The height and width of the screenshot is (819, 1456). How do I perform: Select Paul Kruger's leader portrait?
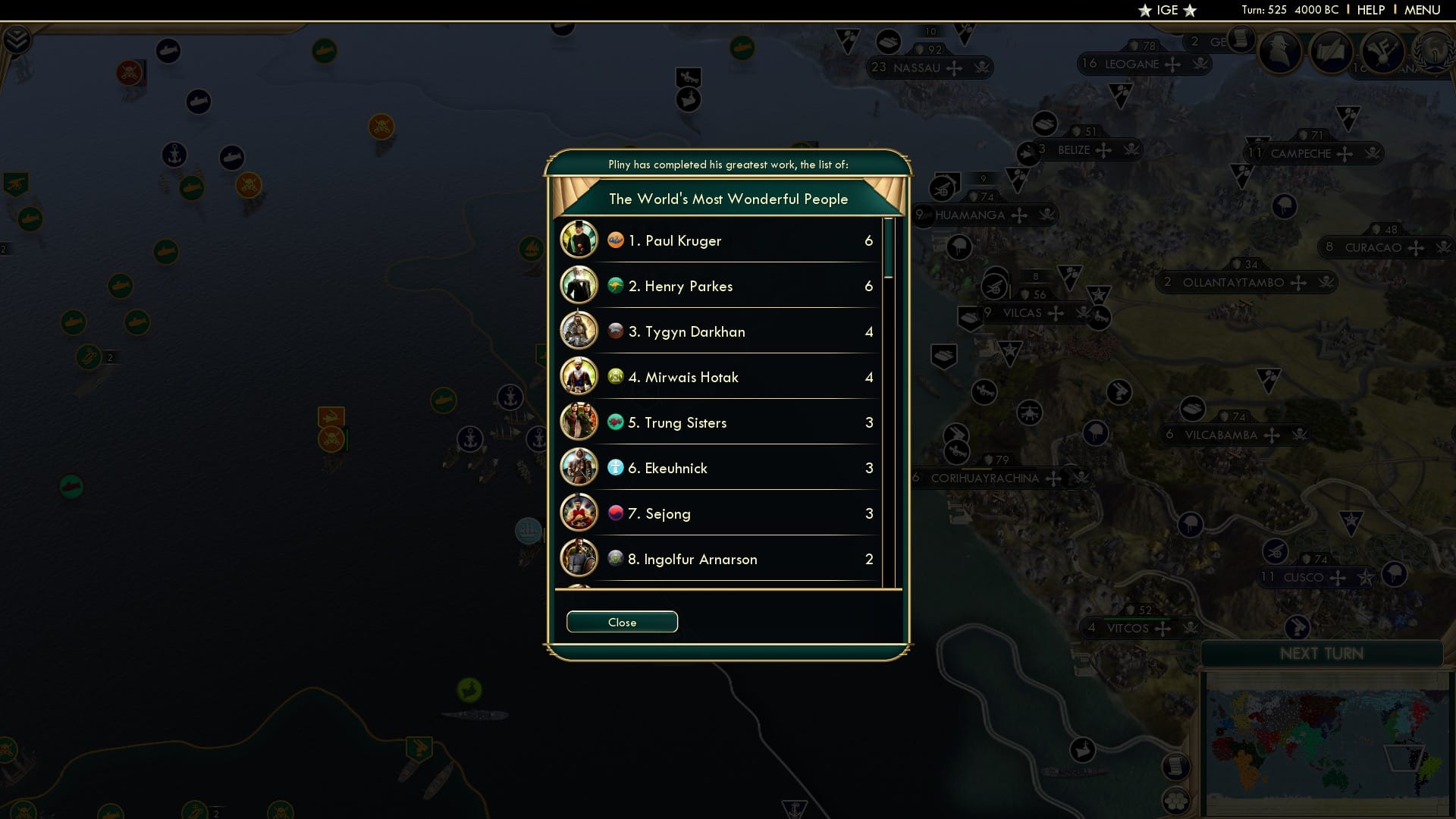click(579, 240)
